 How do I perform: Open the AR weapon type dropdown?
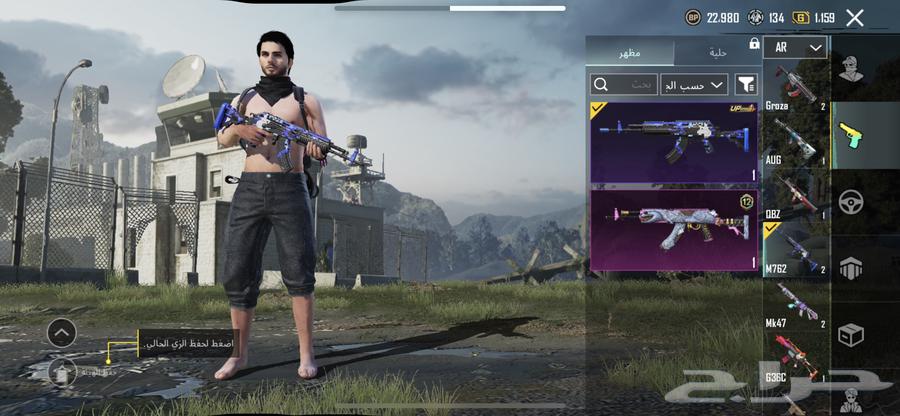coord(795,48)
